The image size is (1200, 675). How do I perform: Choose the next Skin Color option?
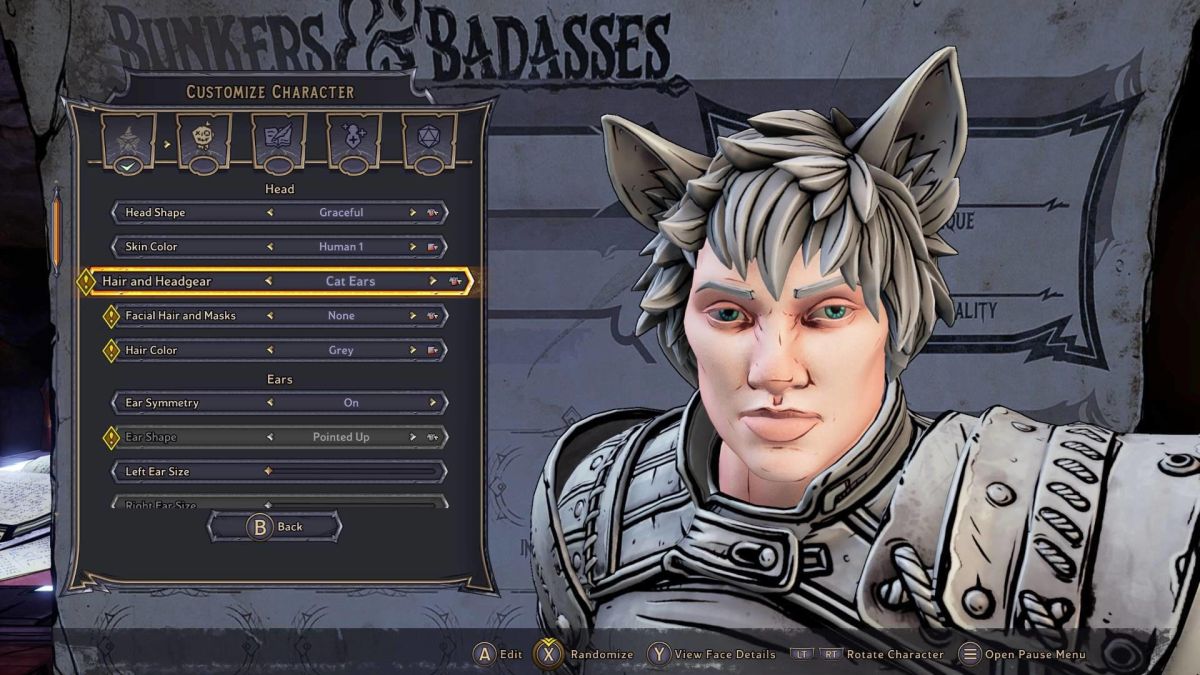click(x=412, y=247)
